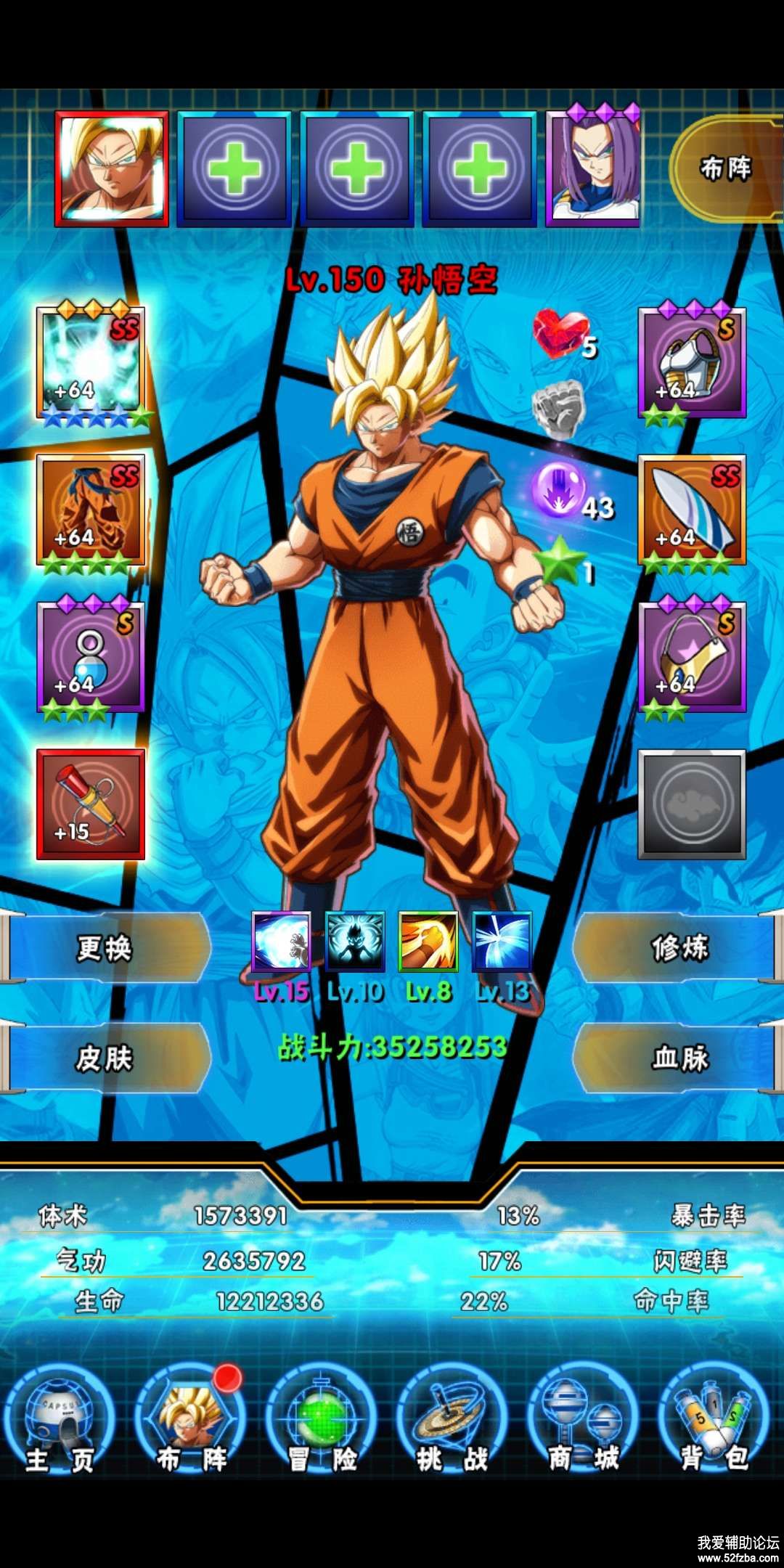The height and width of the screenshot is (1568, 784).
Task: Select the purple-haired Trunks team portrait
Action: point(593,170)
